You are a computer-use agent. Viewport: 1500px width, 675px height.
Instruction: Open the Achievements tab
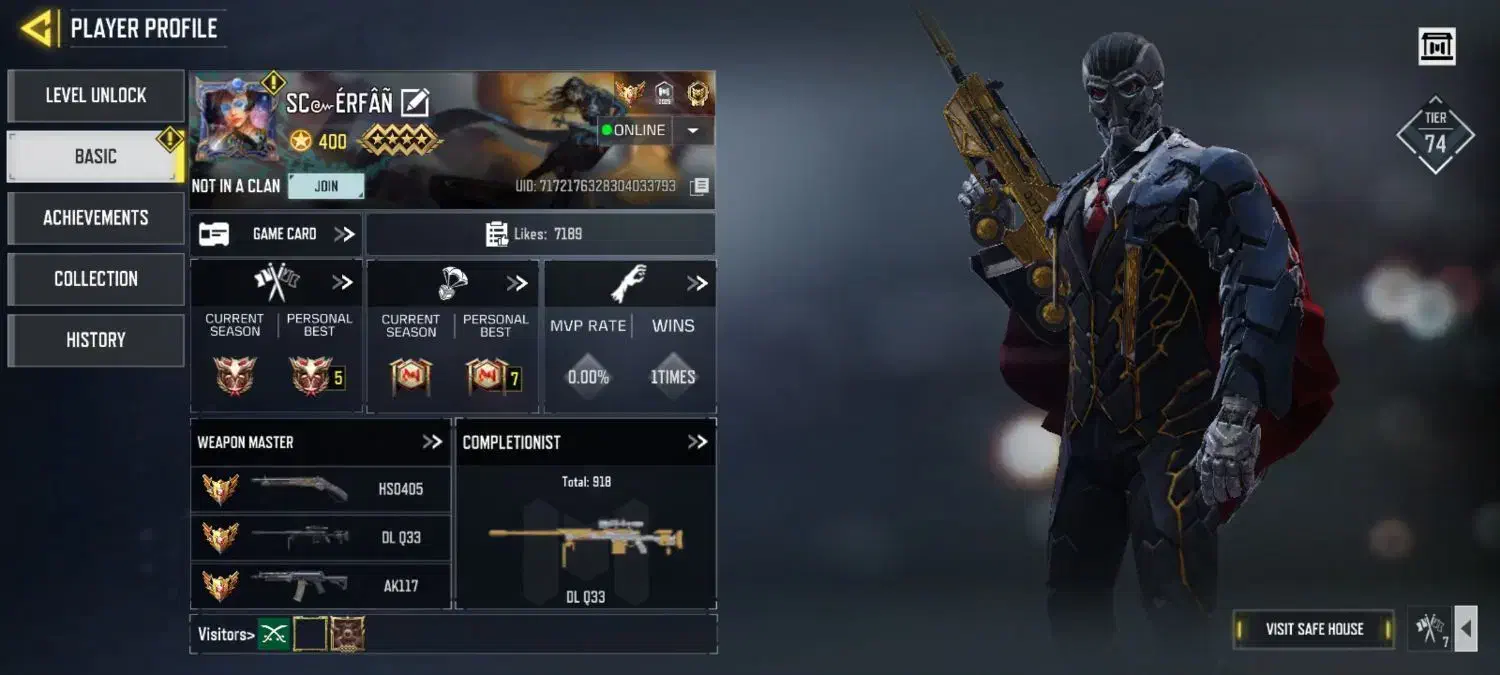point(96,218)
